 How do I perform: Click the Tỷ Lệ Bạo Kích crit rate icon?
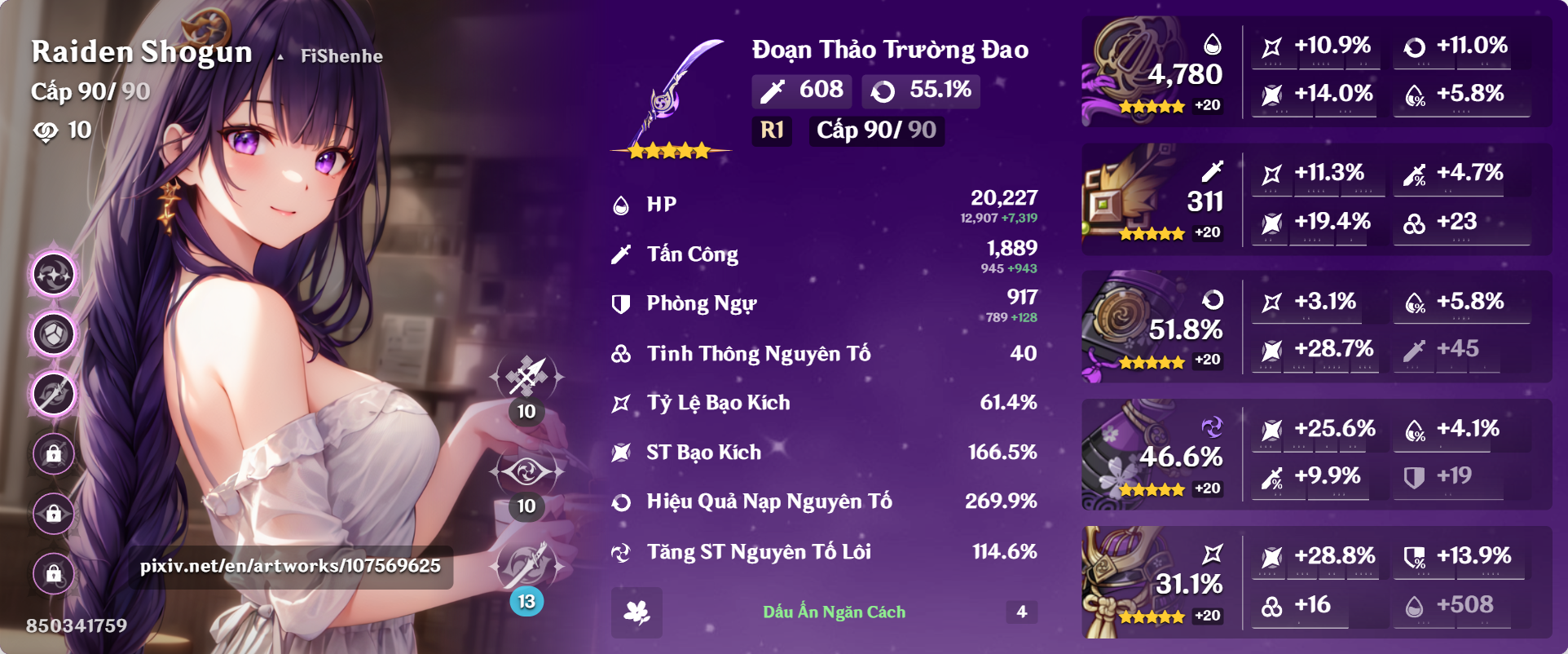(x=621, y=402)
